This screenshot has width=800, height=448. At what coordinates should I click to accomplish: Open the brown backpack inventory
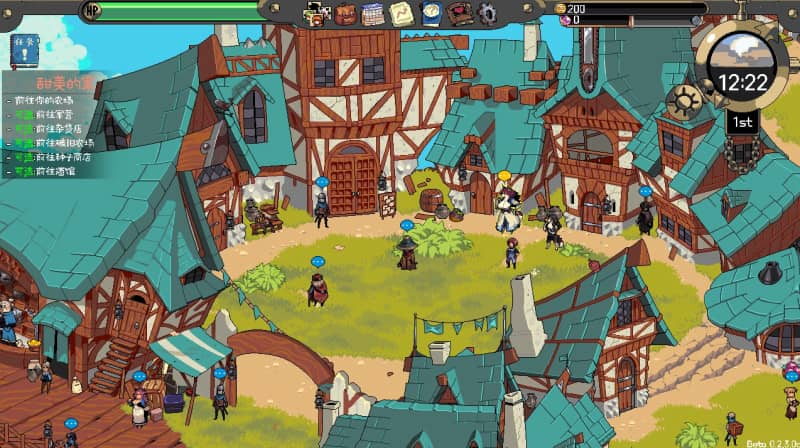pyautogui.click(x=346, y=13)
